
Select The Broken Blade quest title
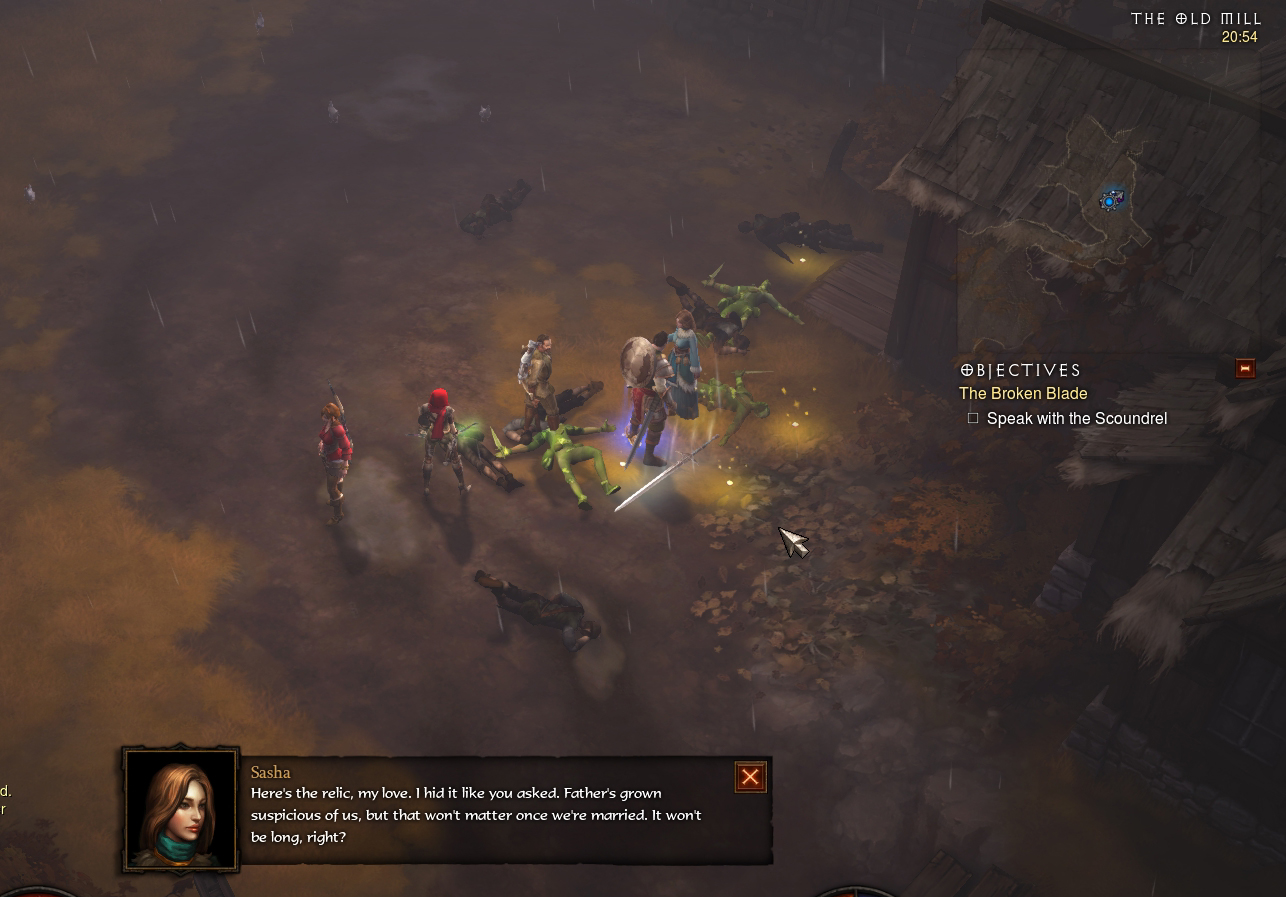pos(1023,394)
